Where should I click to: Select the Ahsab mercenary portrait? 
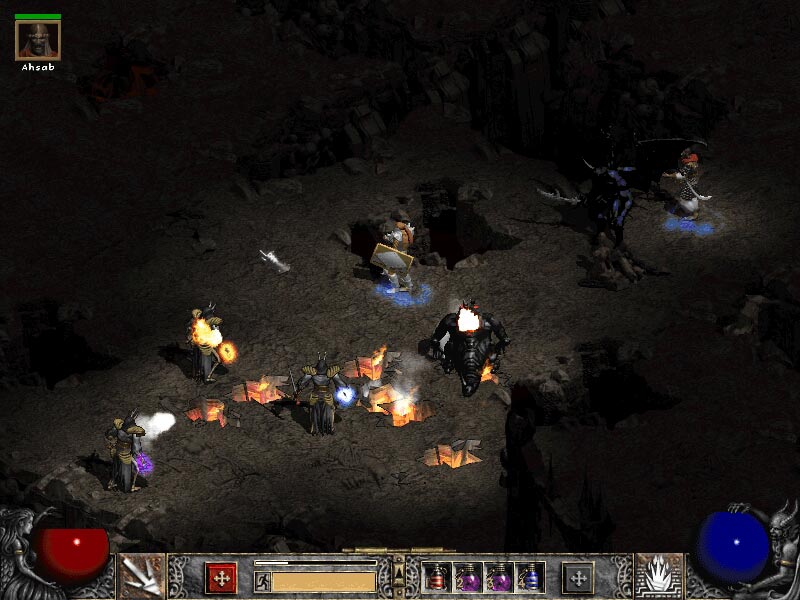(38, 40)
